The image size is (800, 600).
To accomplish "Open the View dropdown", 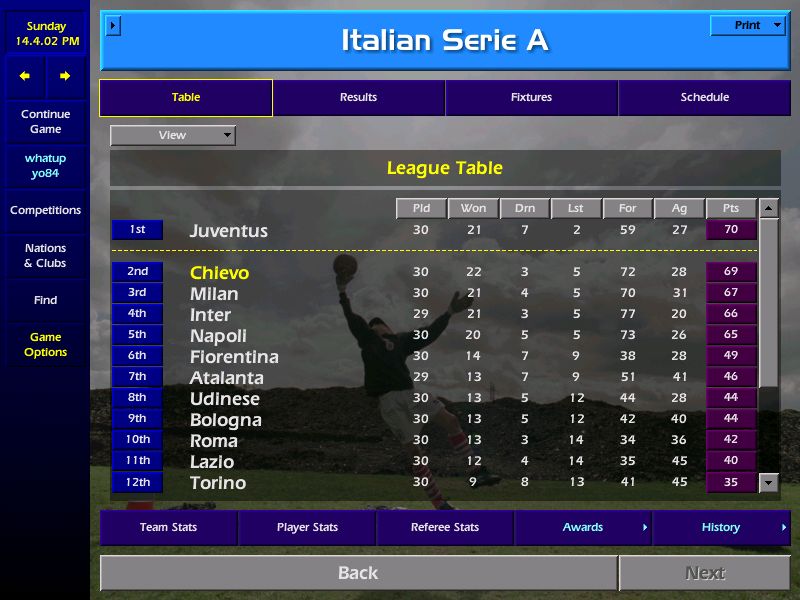I will [x=173, y=135].
